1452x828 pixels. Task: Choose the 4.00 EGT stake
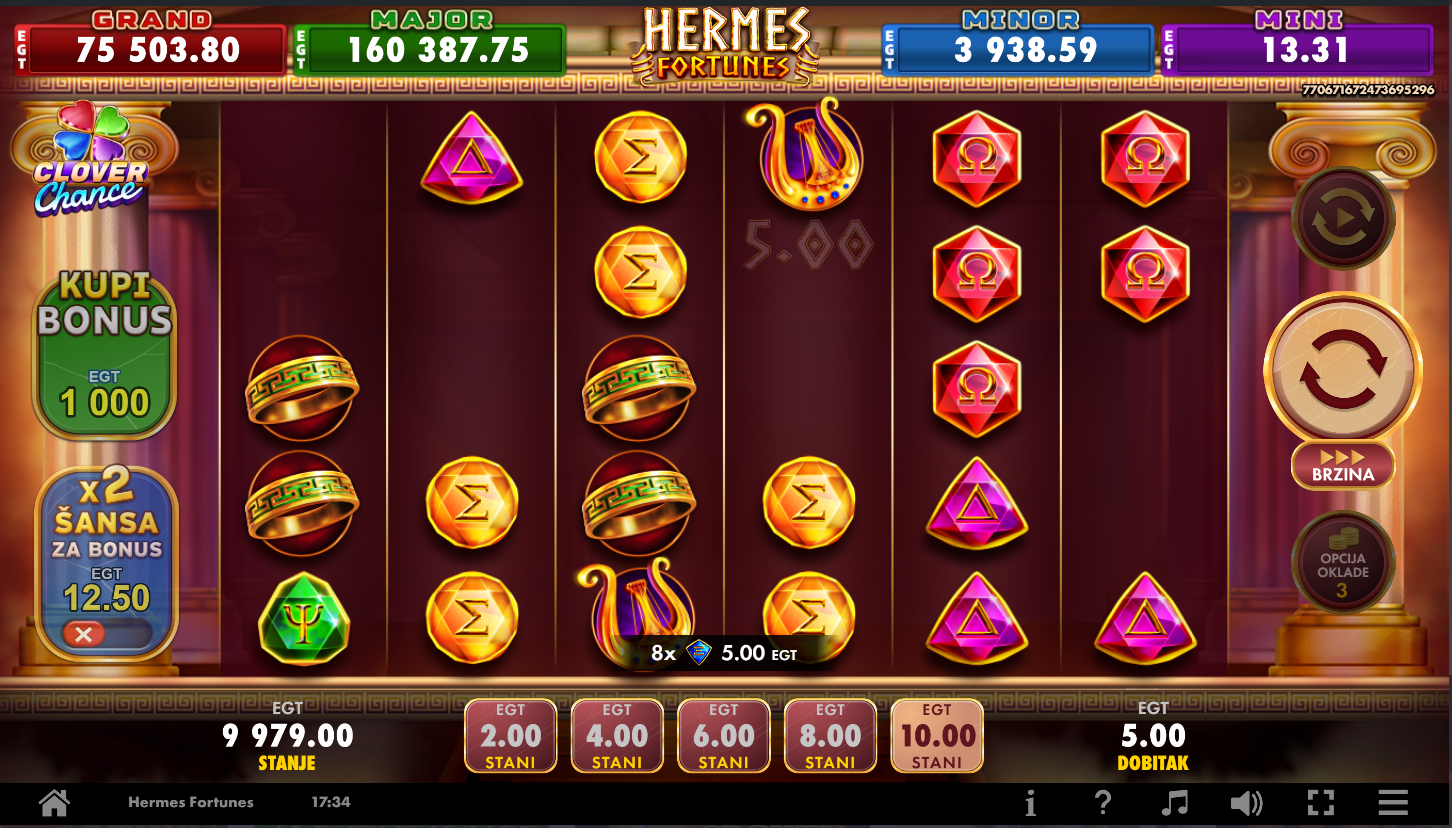(x=617, y=736)
